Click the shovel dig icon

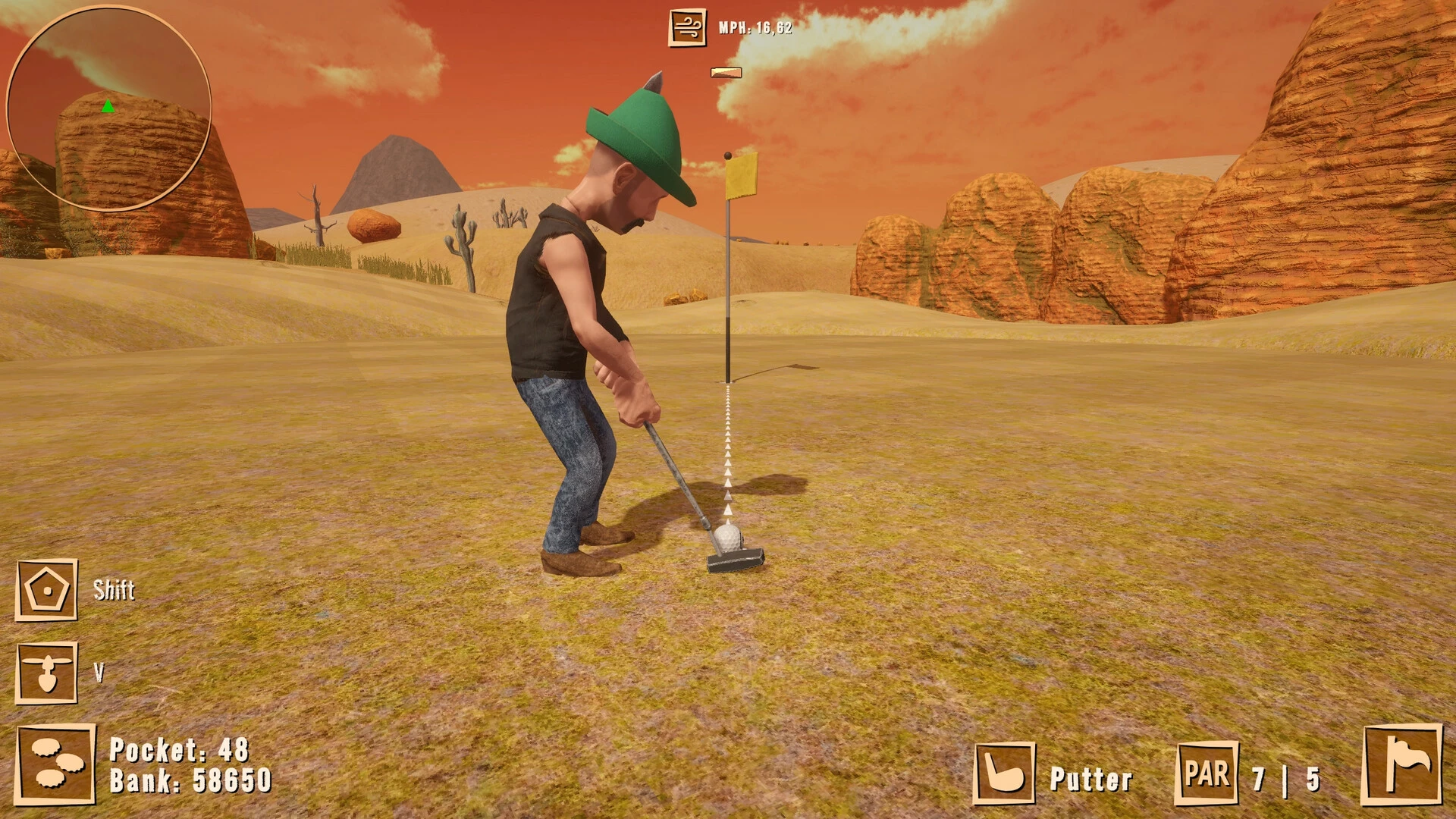click(46, 673)
